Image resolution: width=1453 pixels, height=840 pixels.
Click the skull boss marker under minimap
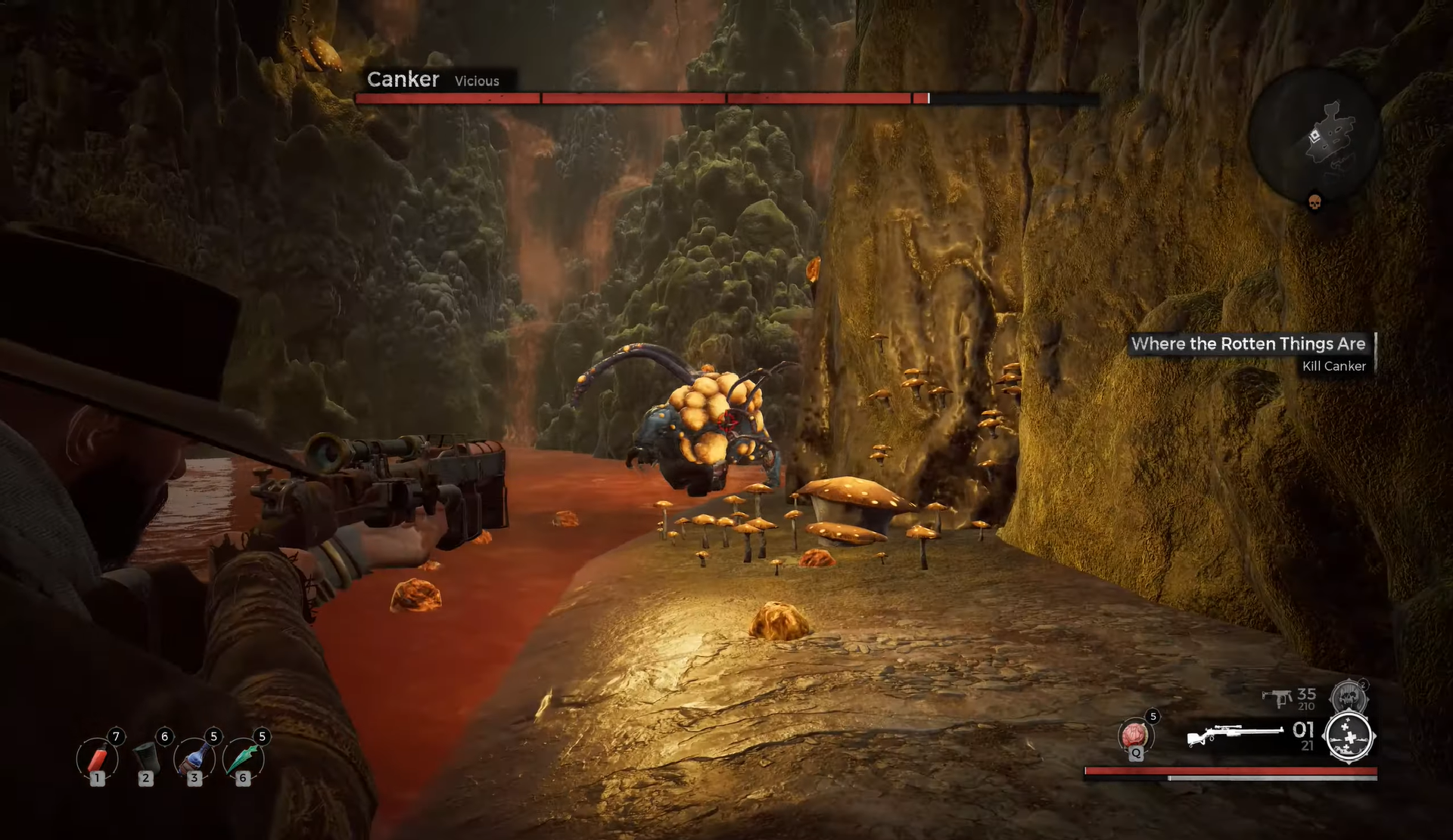[x=1315, y=202]
